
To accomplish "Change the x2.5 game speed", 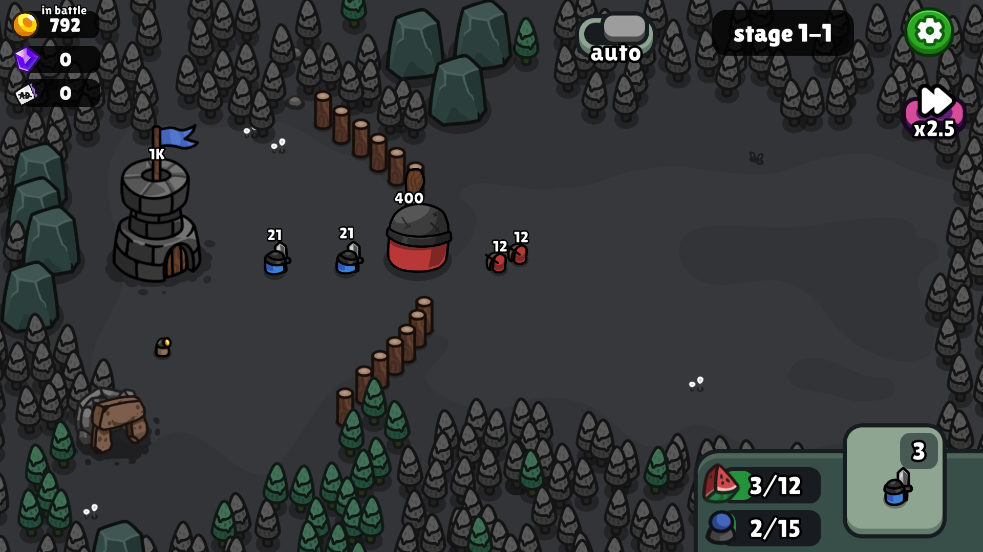I will coord(934,112).
